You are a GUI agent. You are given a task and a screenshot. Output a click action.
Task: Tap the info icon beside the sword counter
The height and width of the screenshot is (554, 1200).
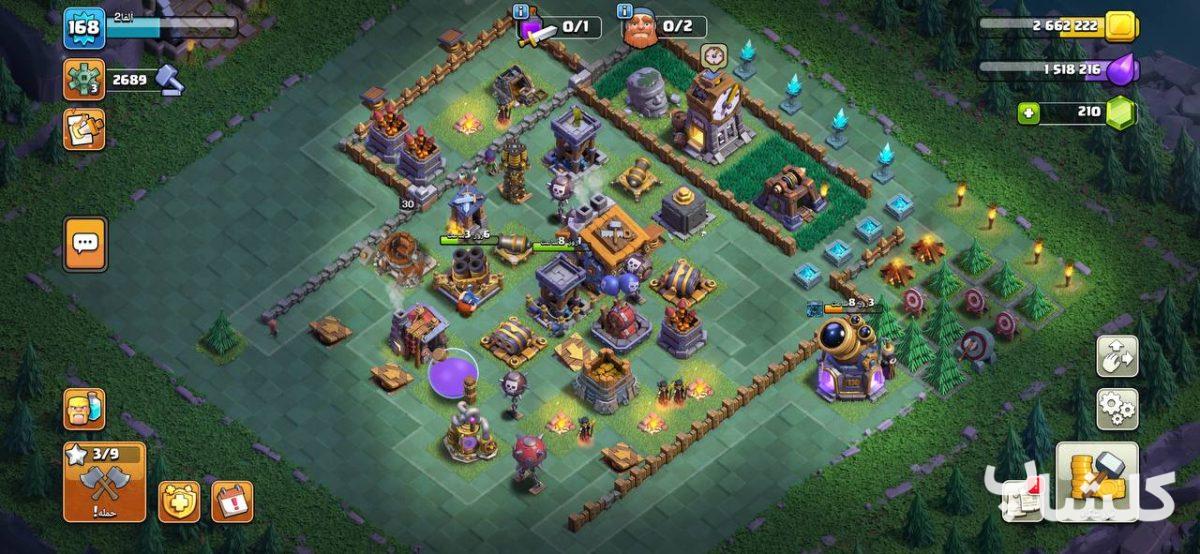[520, 11]
